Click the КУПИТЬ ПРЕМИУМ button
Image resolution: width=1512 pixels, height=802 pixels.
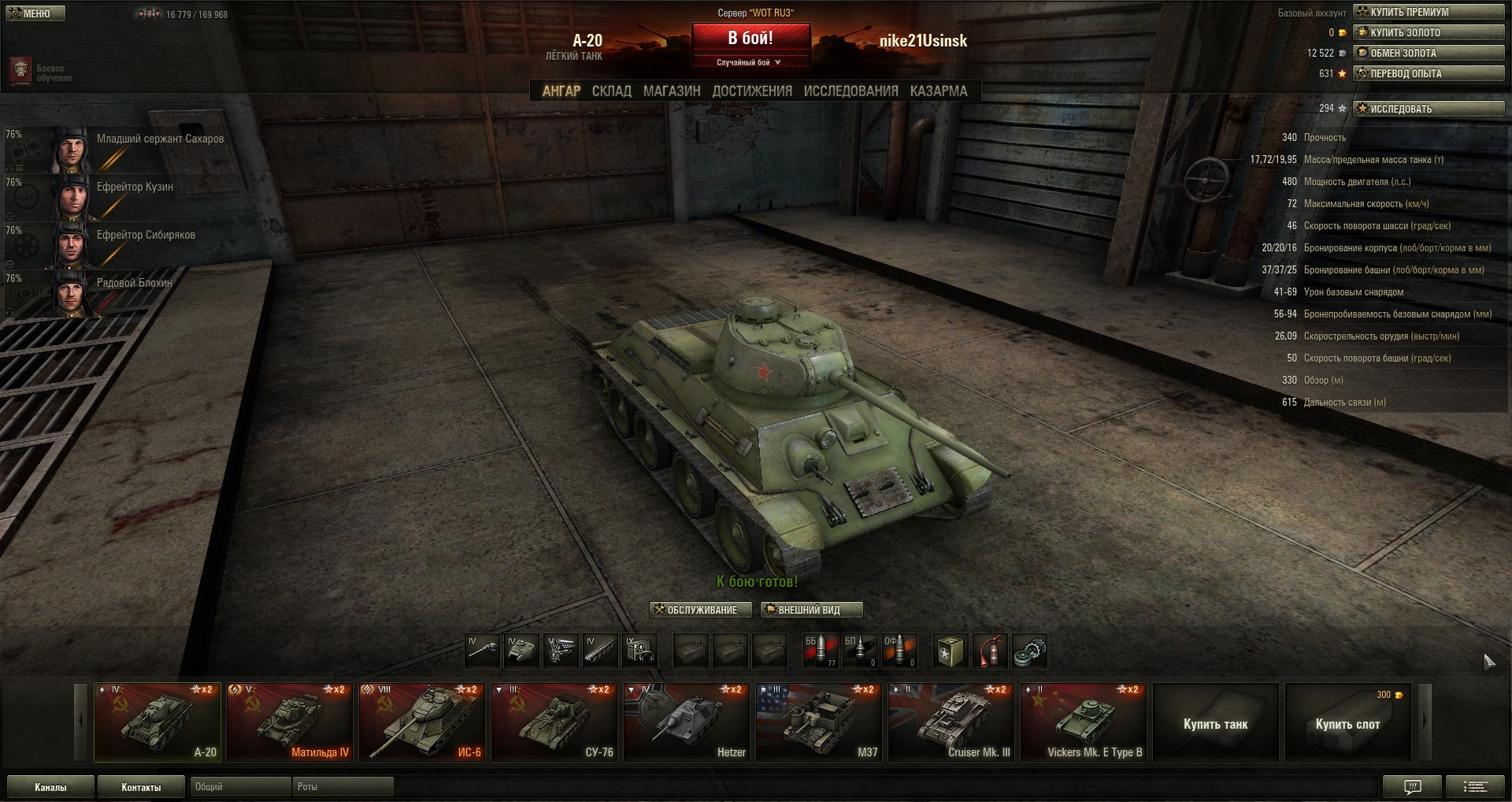[x=1429, y=12]
